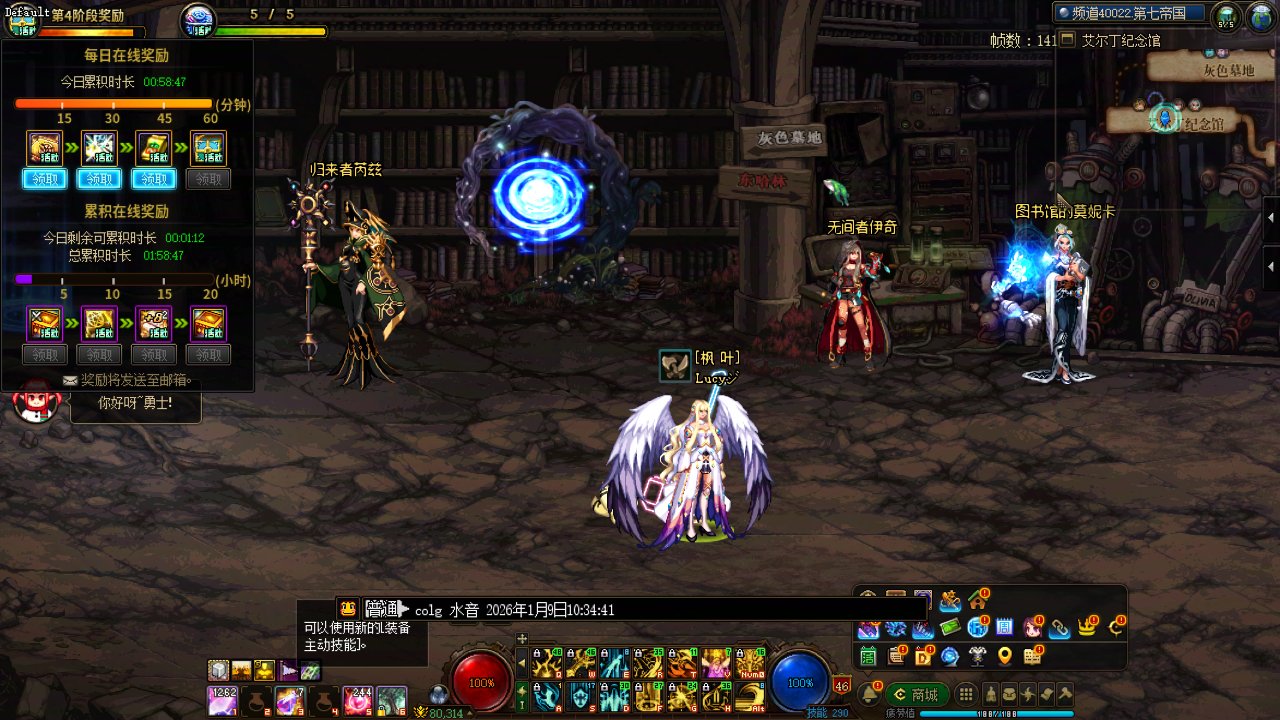
Task: Select the pink-haired girl portrait icon
Action: click(x=1033, y=628)
